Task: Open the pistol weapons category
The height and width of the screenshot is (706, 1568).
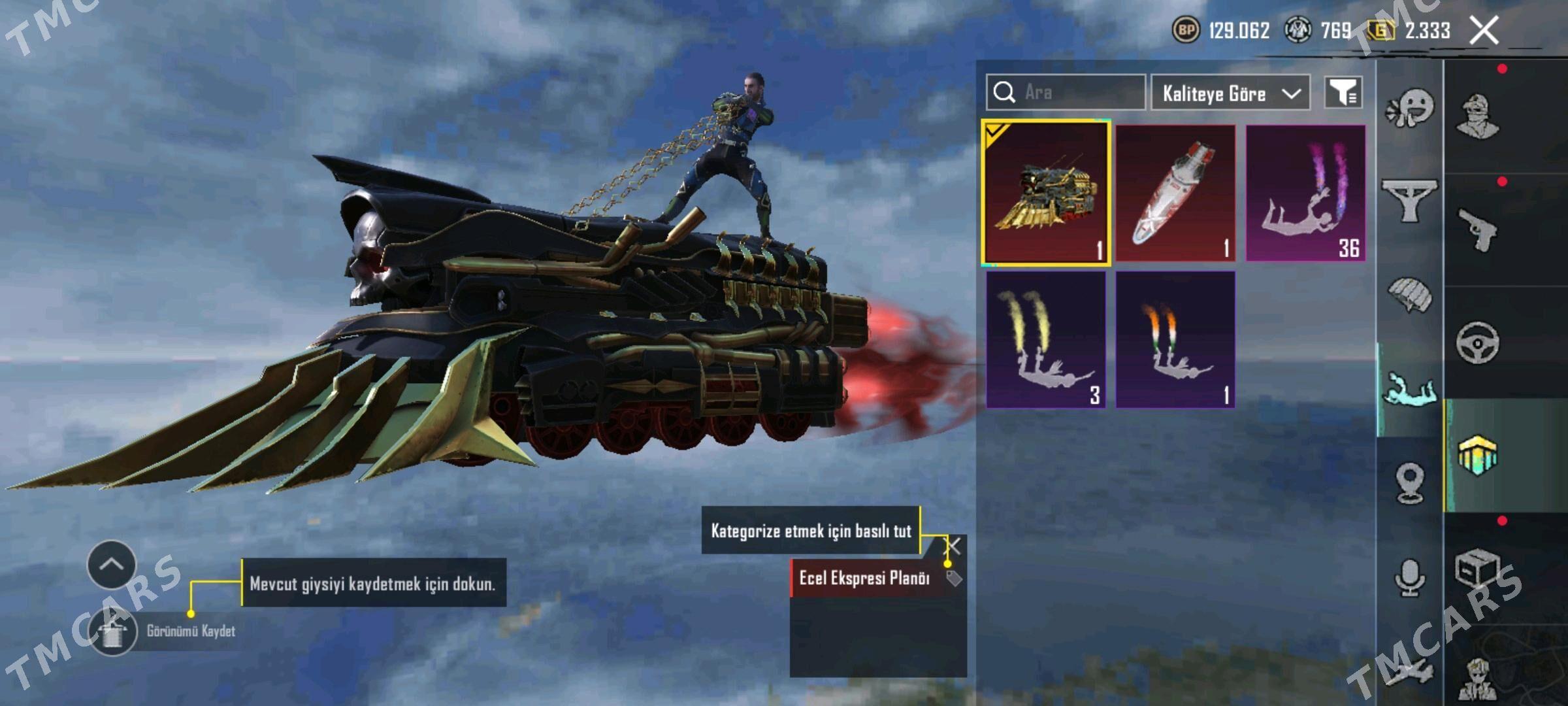Action: click(1478, 229)
